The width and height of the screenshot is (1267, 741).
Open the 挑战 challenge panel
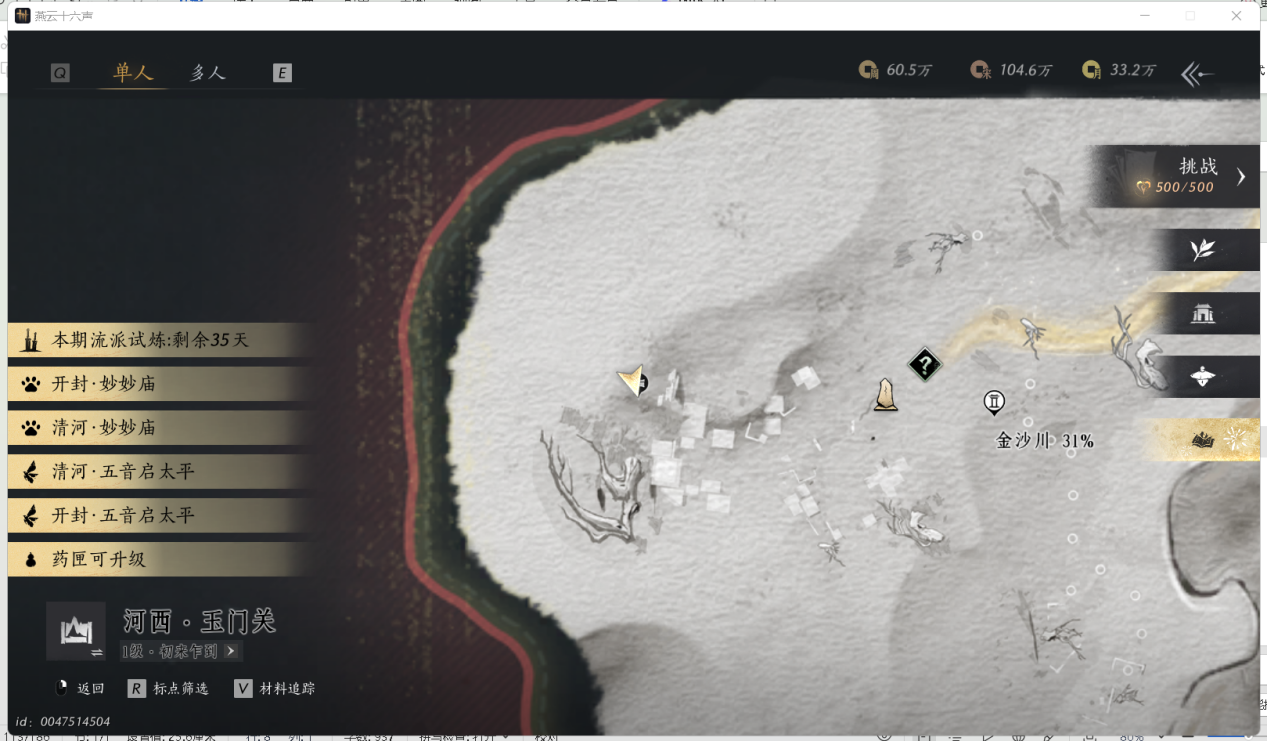point(1180,176)
